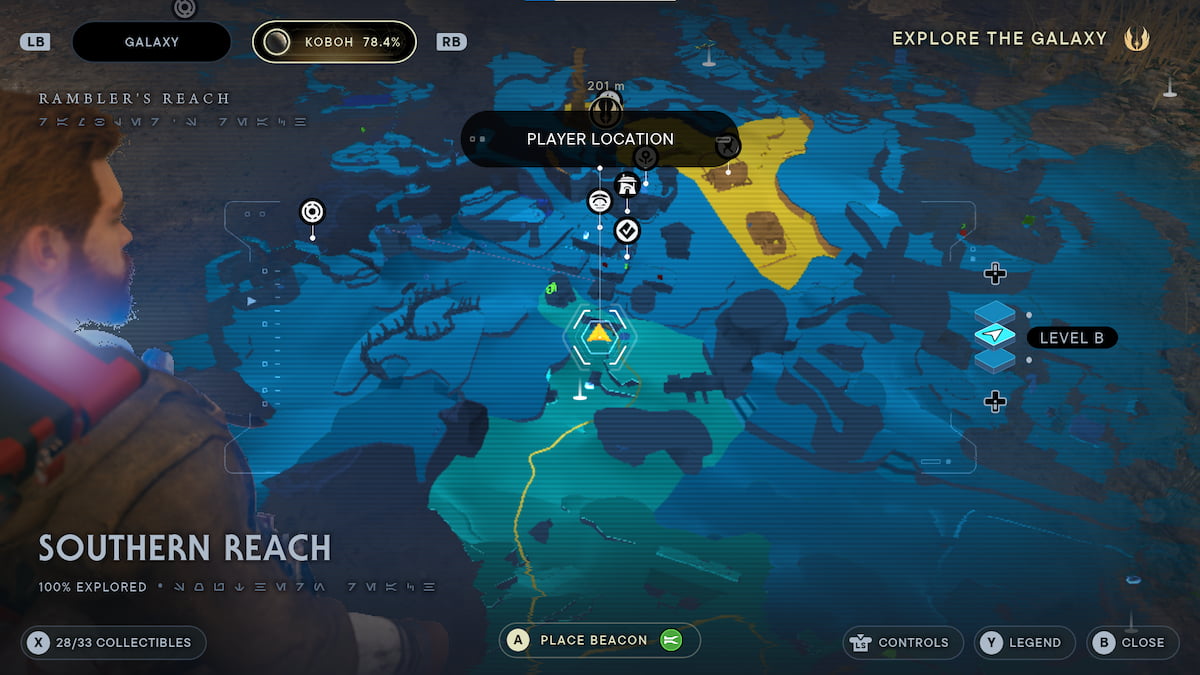Screen dimensions: 1200x675
Task: Select the dome-shaped marker beside the building marker
Action: tap(599, 201)
